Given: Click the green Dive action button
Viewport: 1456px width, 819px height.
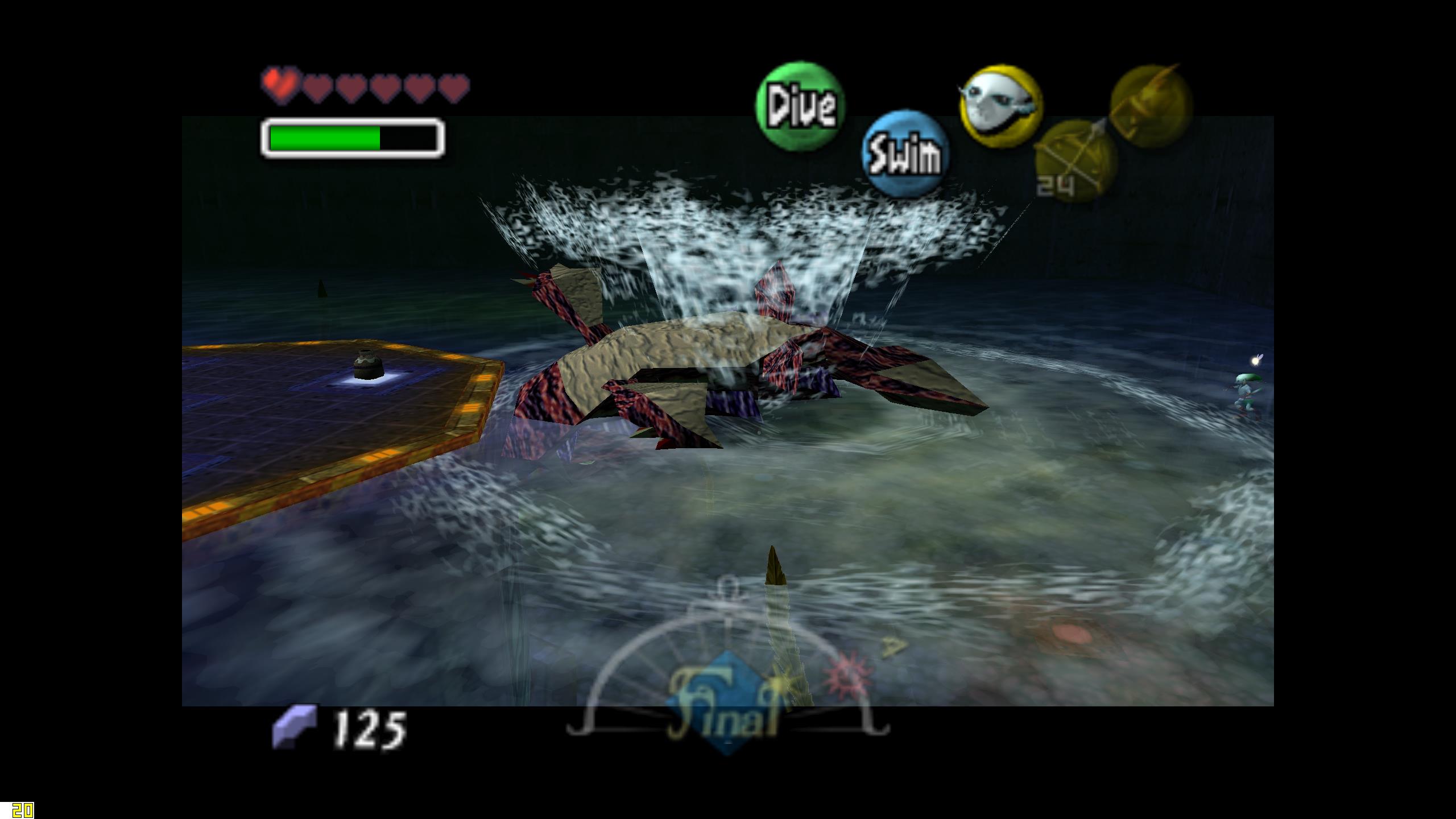Looking at the screenshot, I should coord(800,107).
